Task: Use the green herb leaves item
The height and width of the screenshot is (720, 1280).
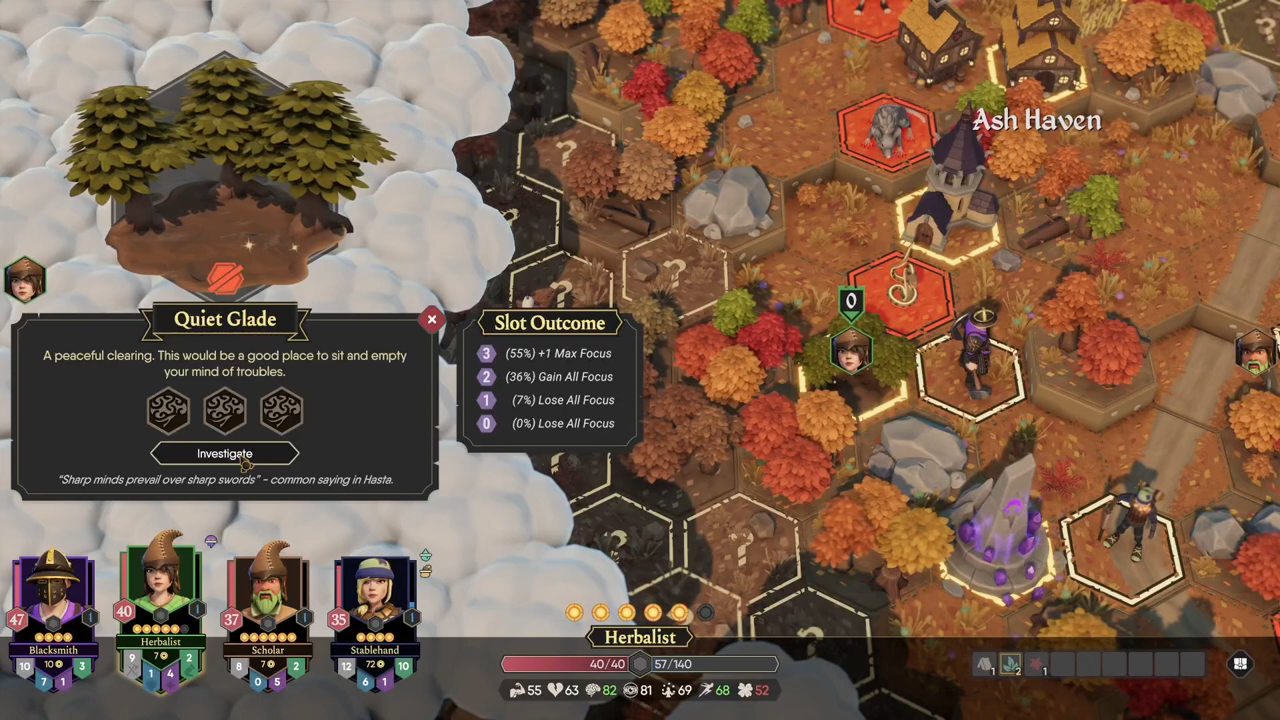Action: coord(1011,664)
